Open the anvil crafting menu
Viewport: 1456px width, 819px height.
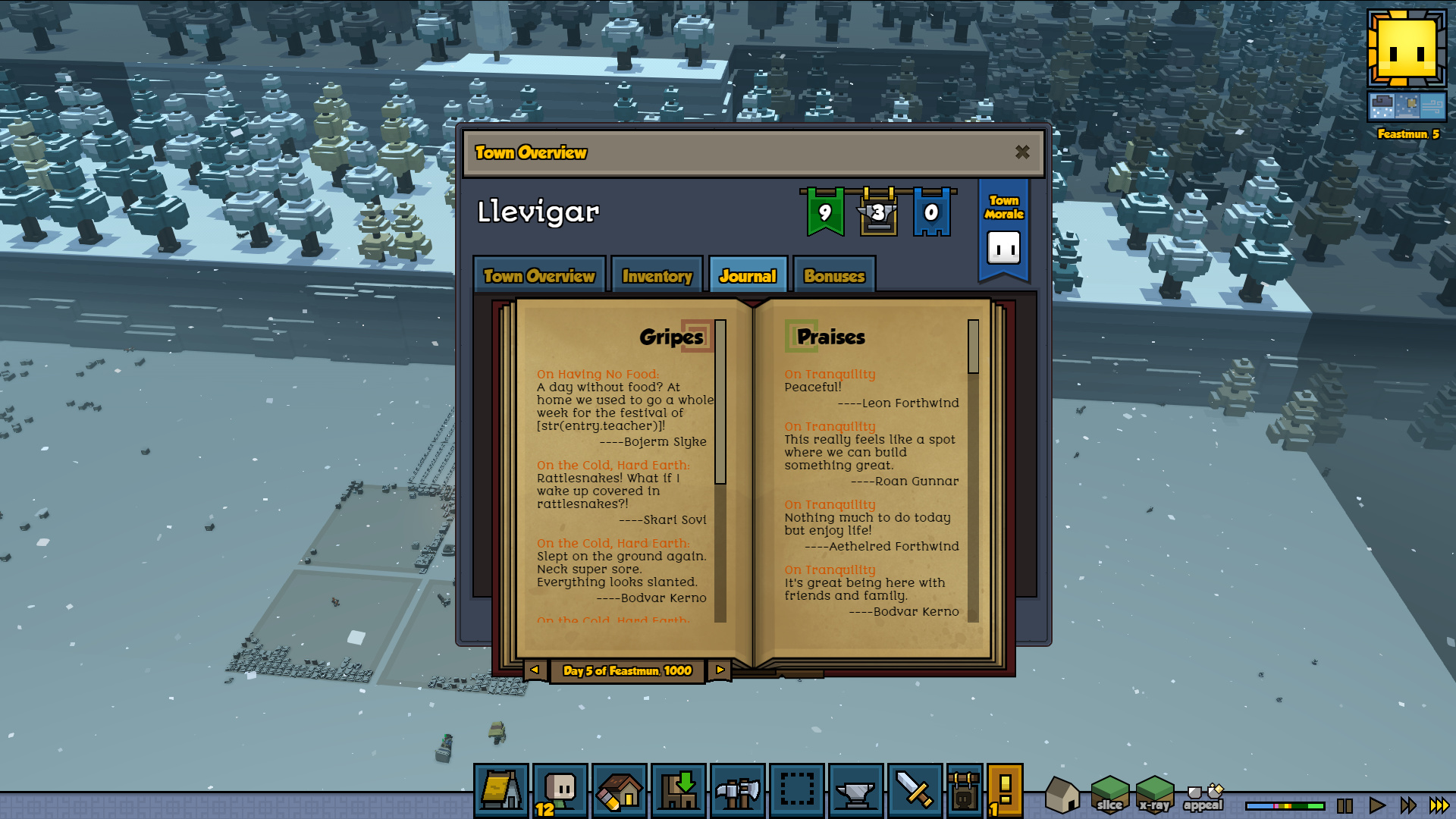coord(856,791)
